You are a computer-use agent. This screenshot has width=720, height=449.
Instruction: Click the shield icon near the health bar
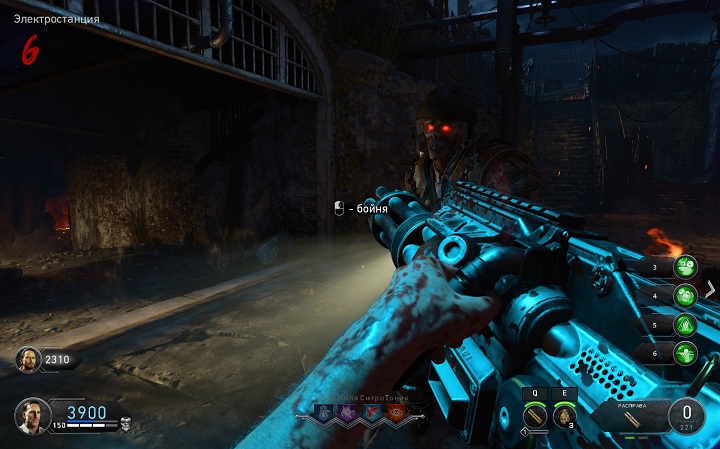tap(125, 424)
